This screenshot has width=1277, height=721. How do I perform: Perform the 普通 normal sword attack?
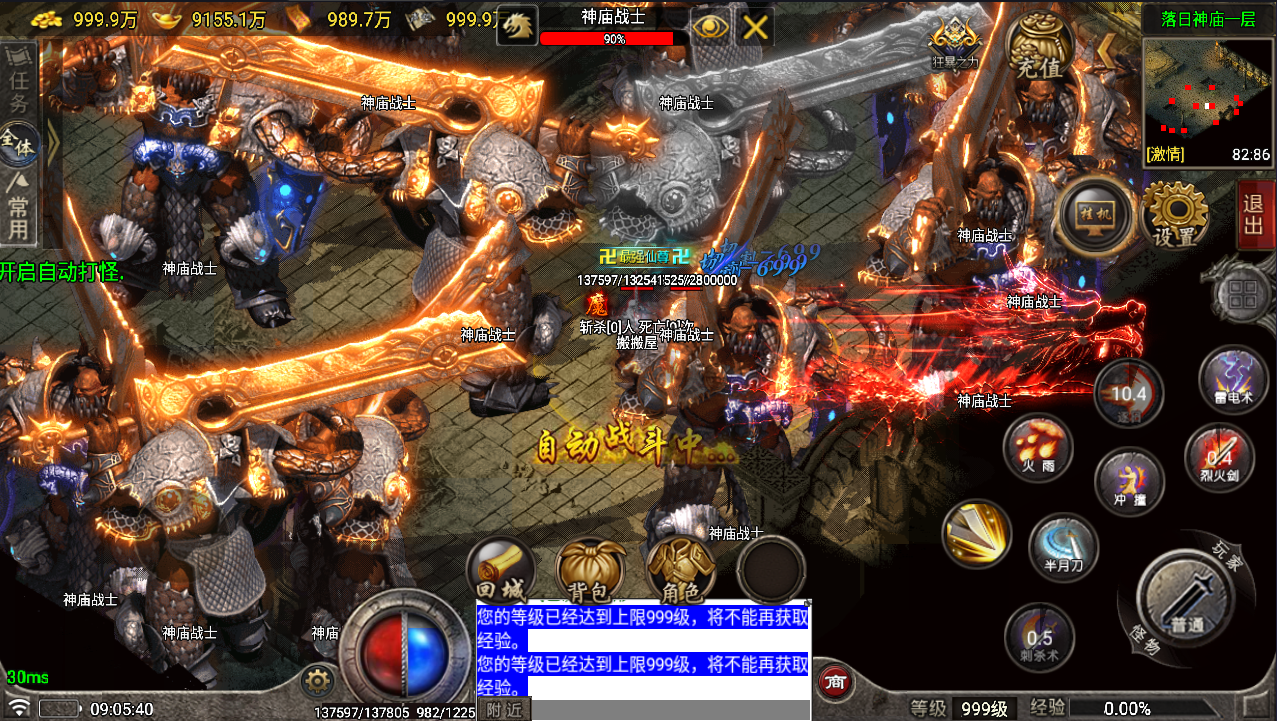[x=1186, y=599]
